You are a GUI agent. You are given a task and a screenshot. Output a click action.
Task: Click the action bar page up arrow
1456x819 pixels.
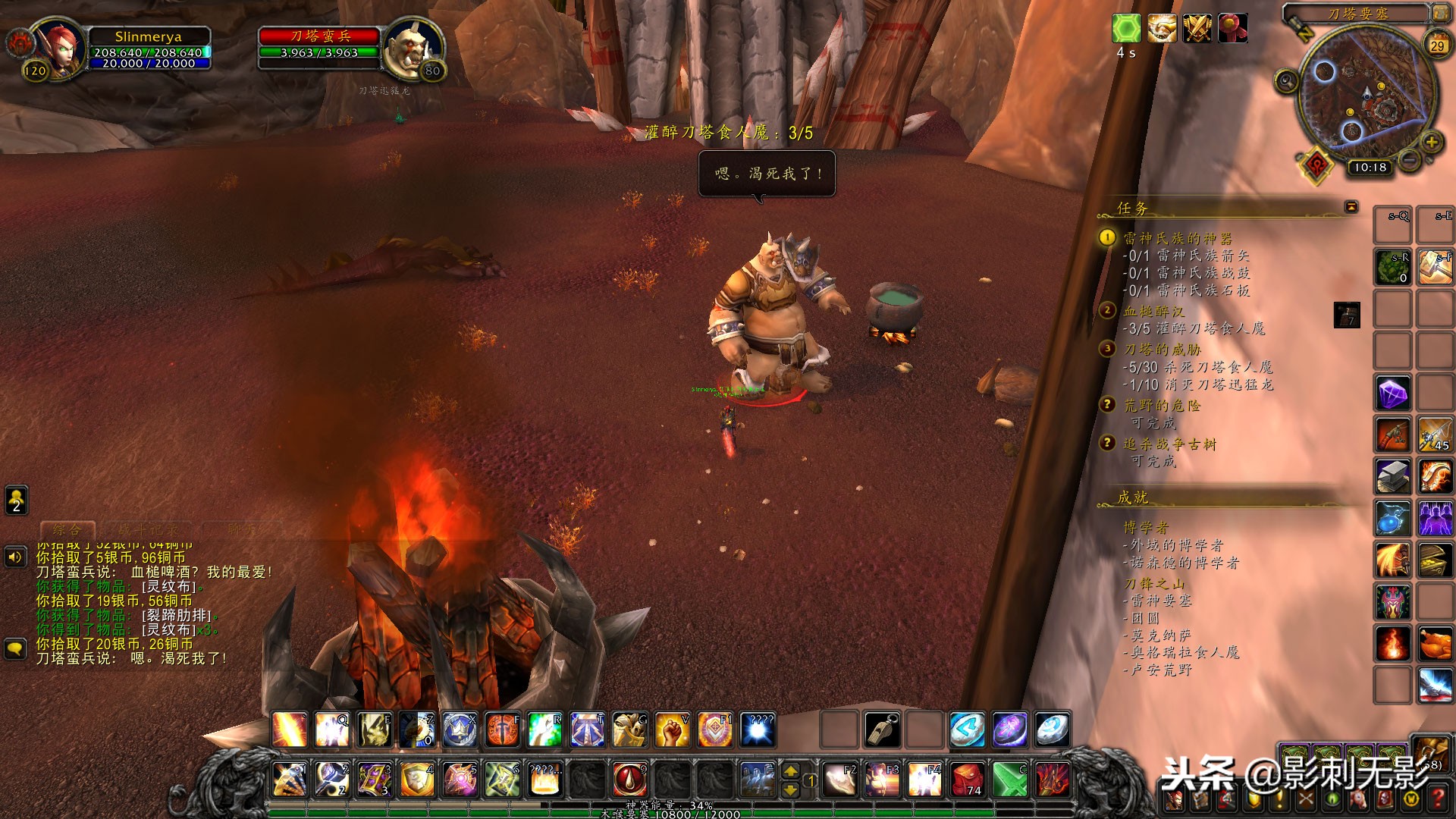(790, 771)
